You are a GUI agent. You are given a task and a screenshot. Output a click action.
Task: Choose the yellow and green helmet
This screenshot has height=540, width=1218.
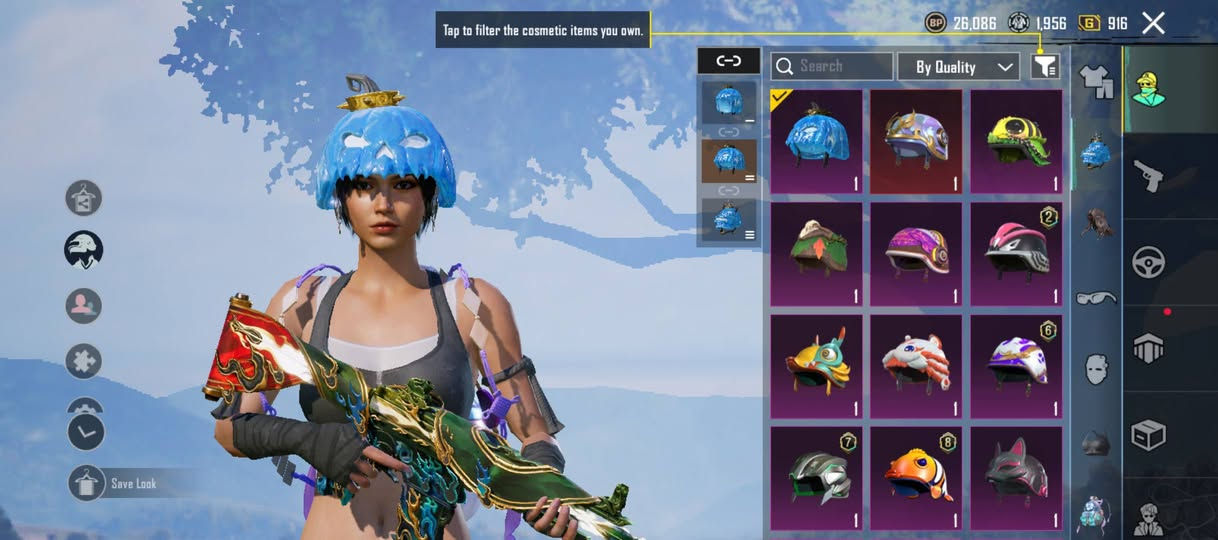click(1016, 141)
